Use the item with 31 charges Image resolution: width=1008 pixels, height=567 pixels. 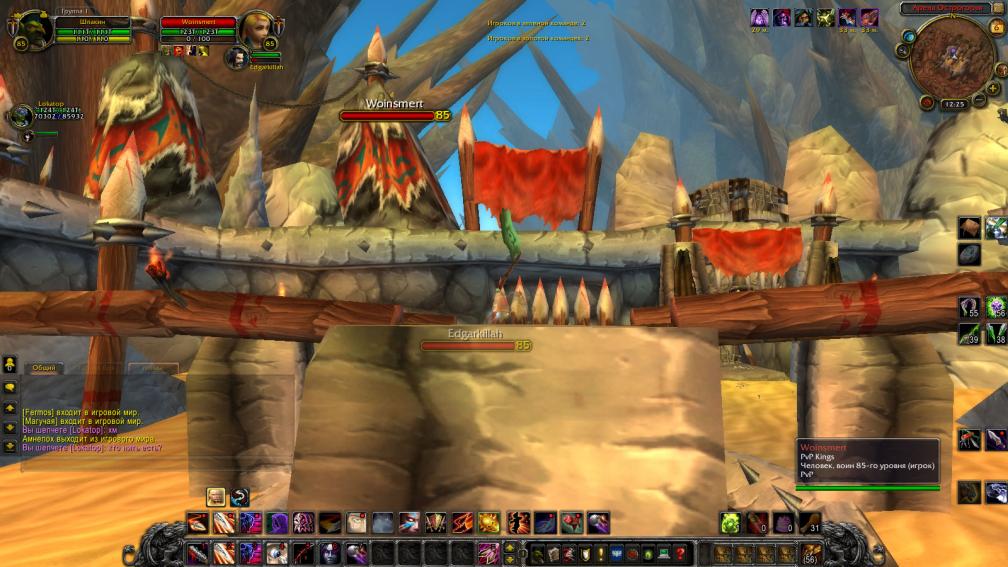tap(809, 522)
